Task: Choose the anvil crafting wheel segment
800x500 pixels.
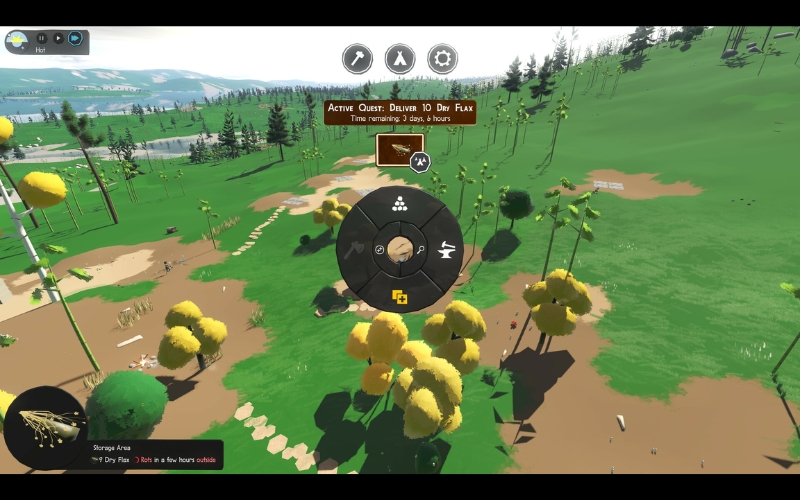Action: tap(447, 250)
